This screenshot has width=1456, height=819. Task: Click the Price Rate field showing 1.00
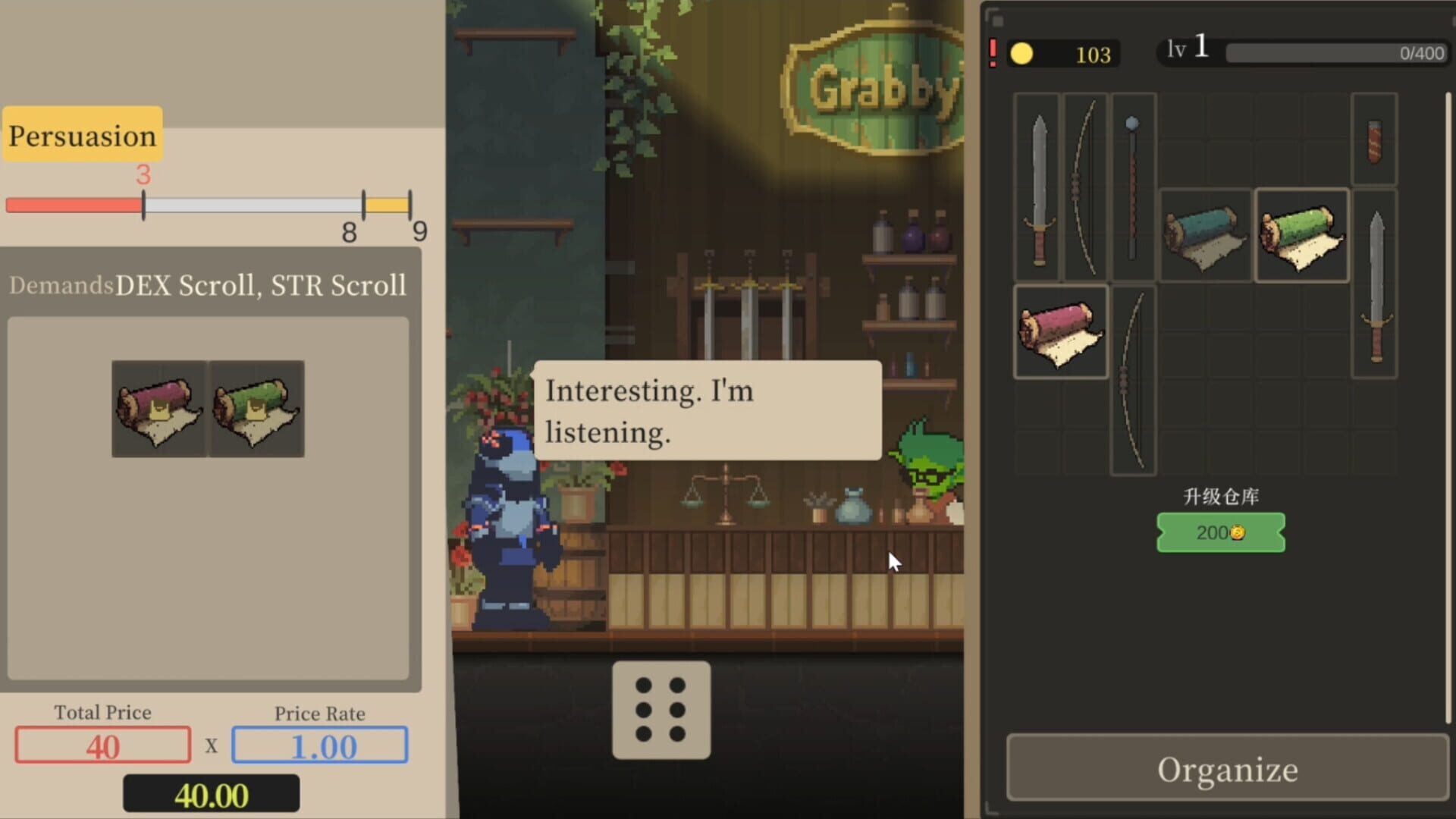click(320, 745)
